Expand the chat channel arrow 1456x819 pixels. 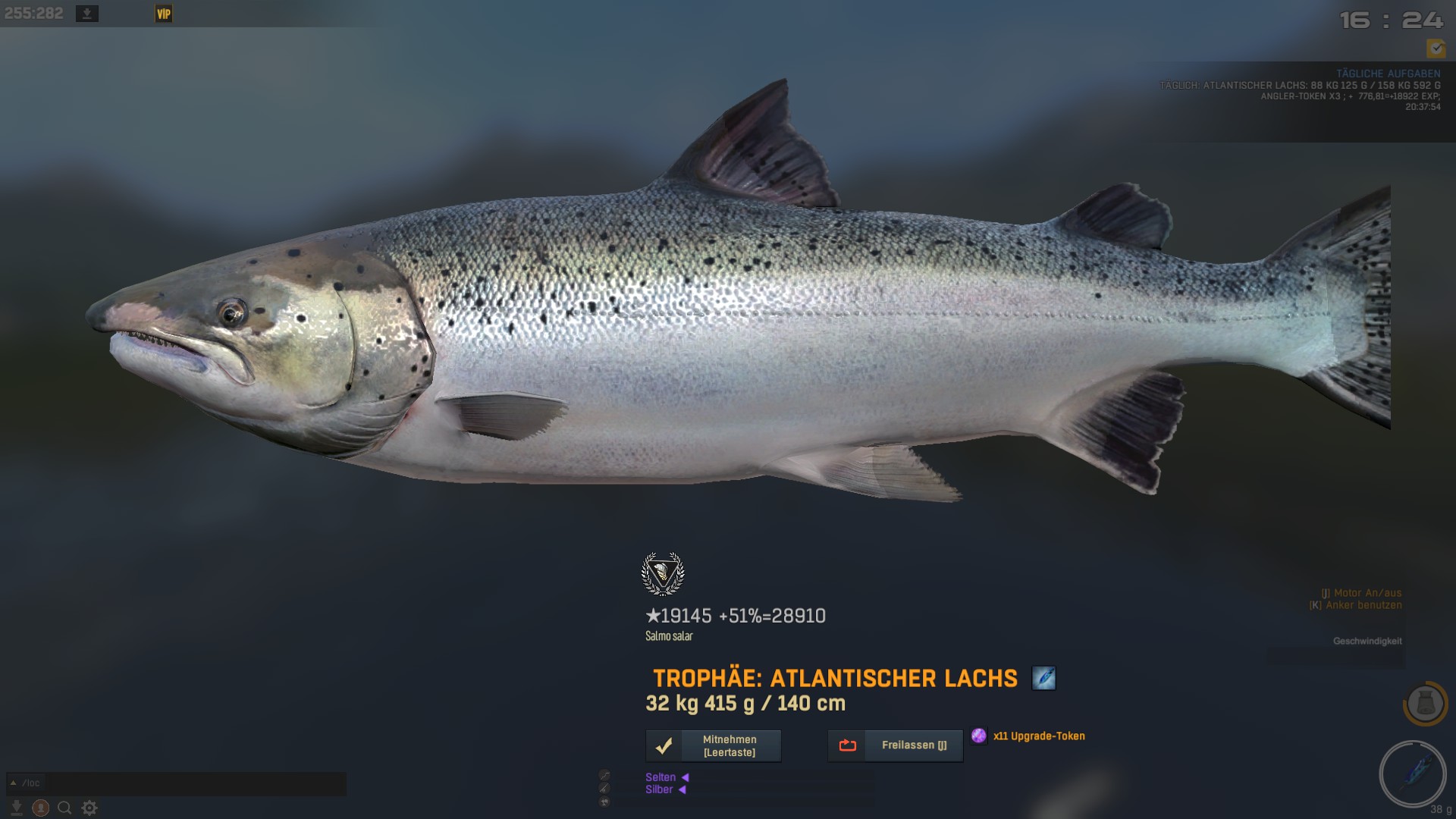point(13,783)
